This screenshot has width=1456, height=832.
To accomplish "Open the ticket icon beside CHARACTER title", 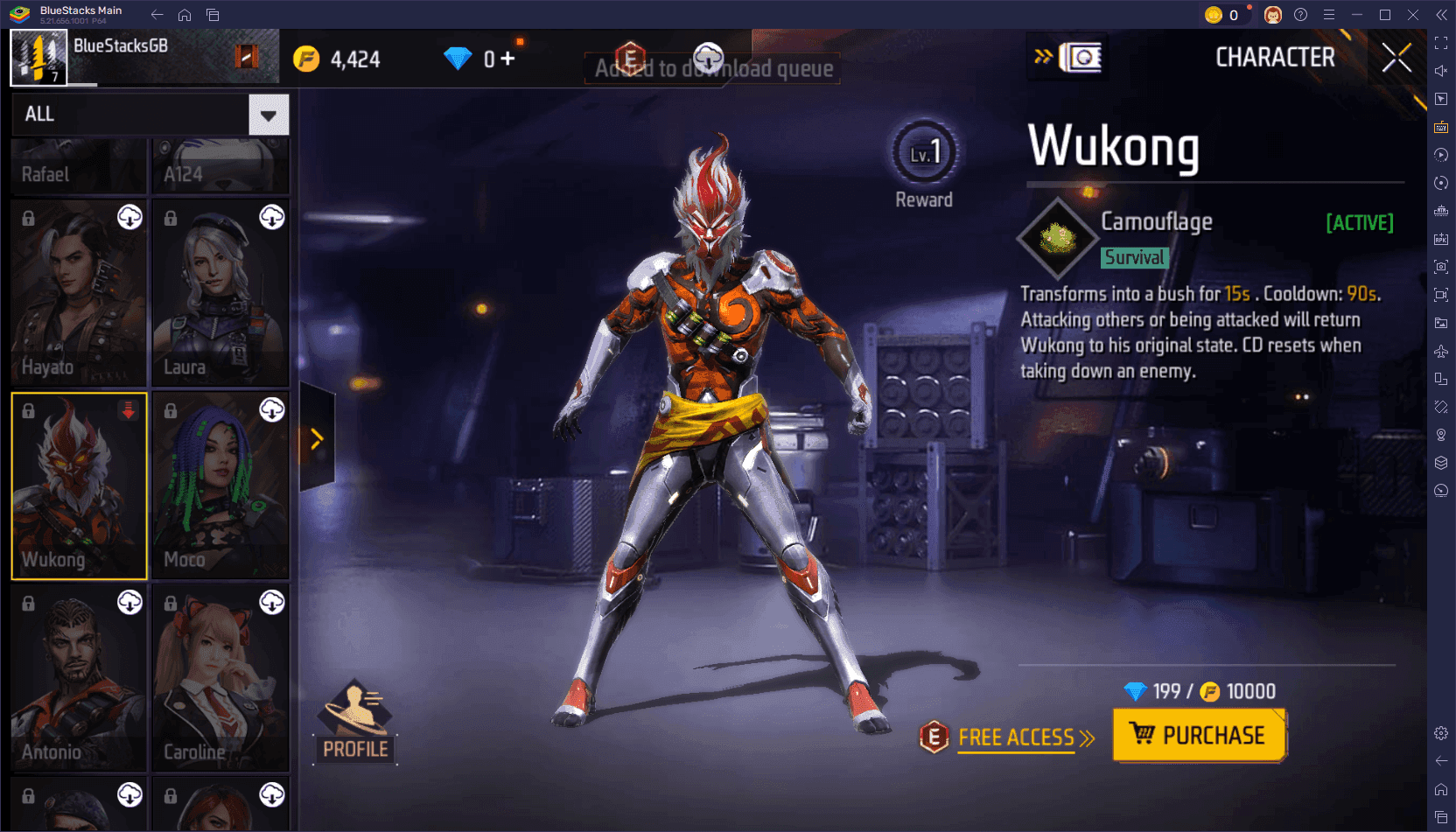I will click(1081, 58).
